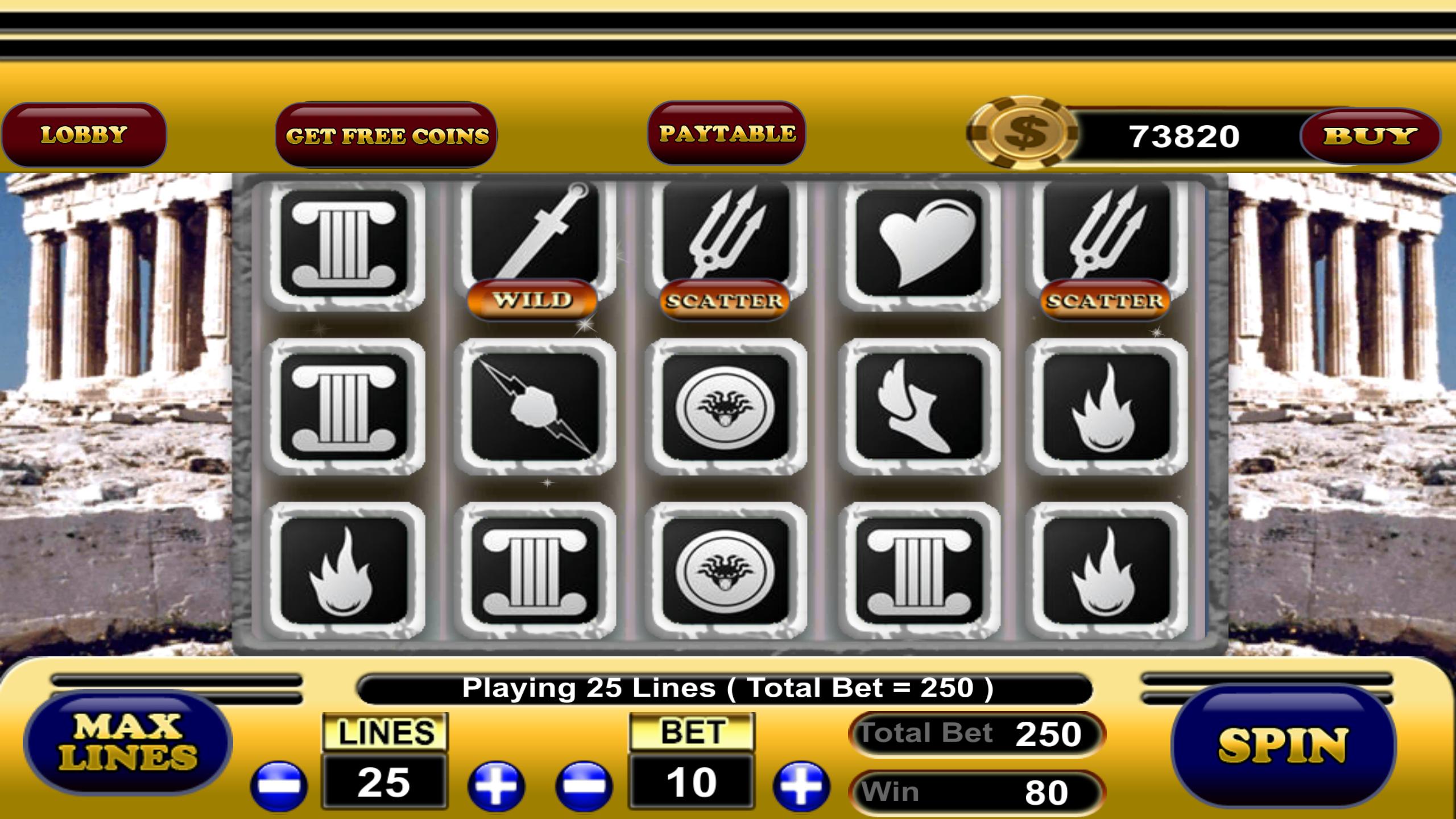Viewport: 1456px width, 819px height.
Task: Open the PAYTABLE screen
Action: pos(727,134)
